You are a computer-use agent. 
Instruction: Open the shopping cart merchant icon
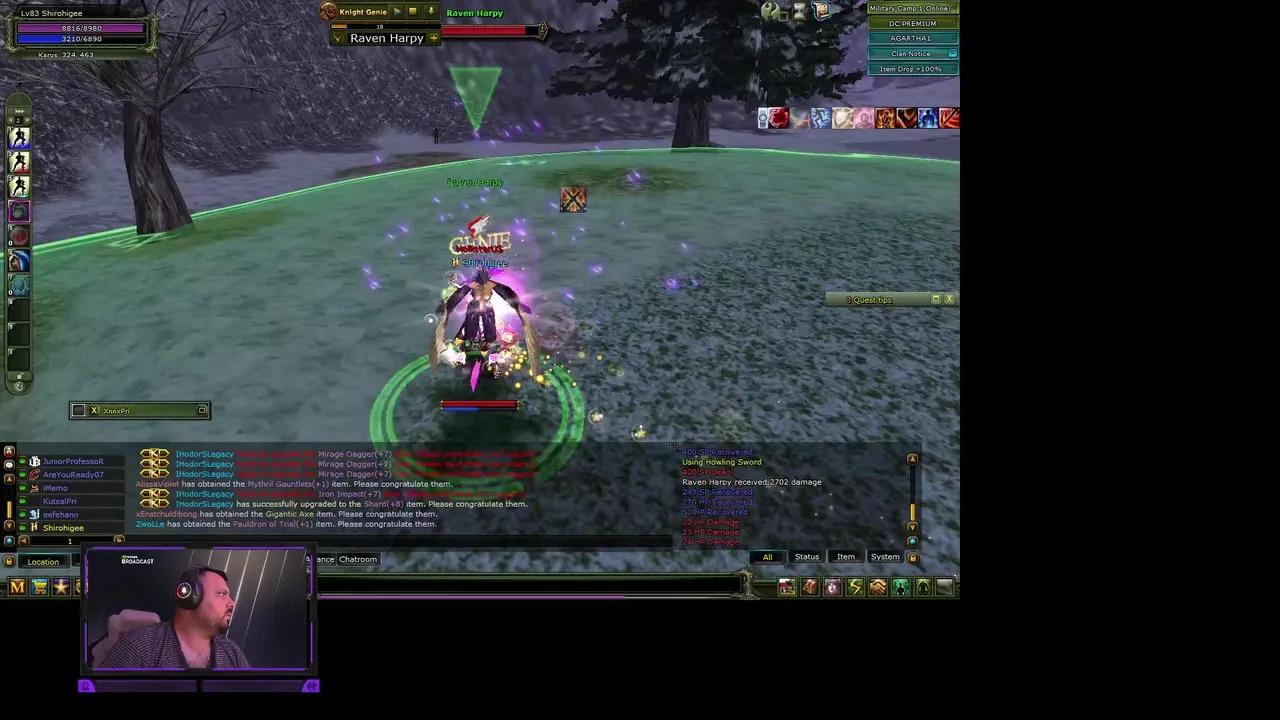point(38,587)
